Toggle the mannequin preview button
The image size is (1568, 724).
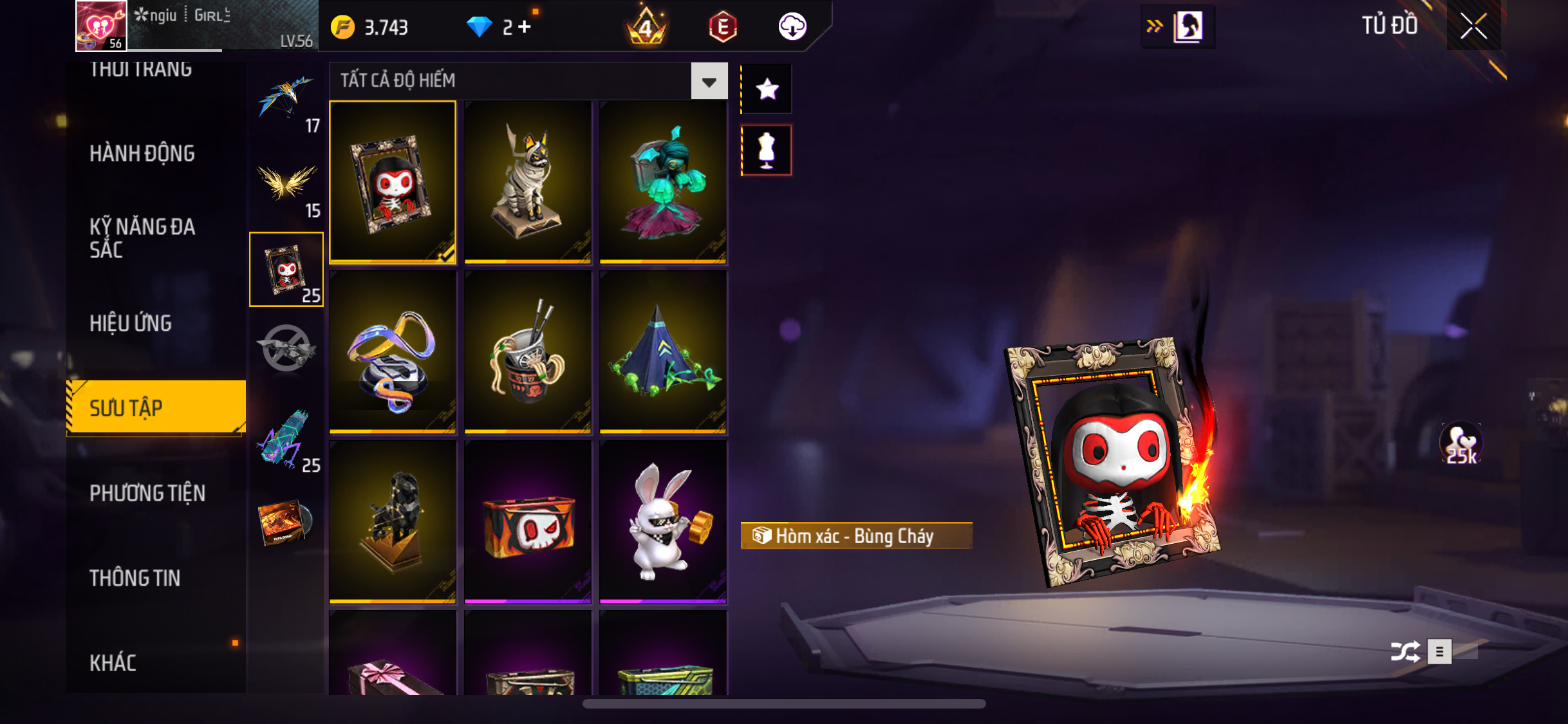point(767,151)
